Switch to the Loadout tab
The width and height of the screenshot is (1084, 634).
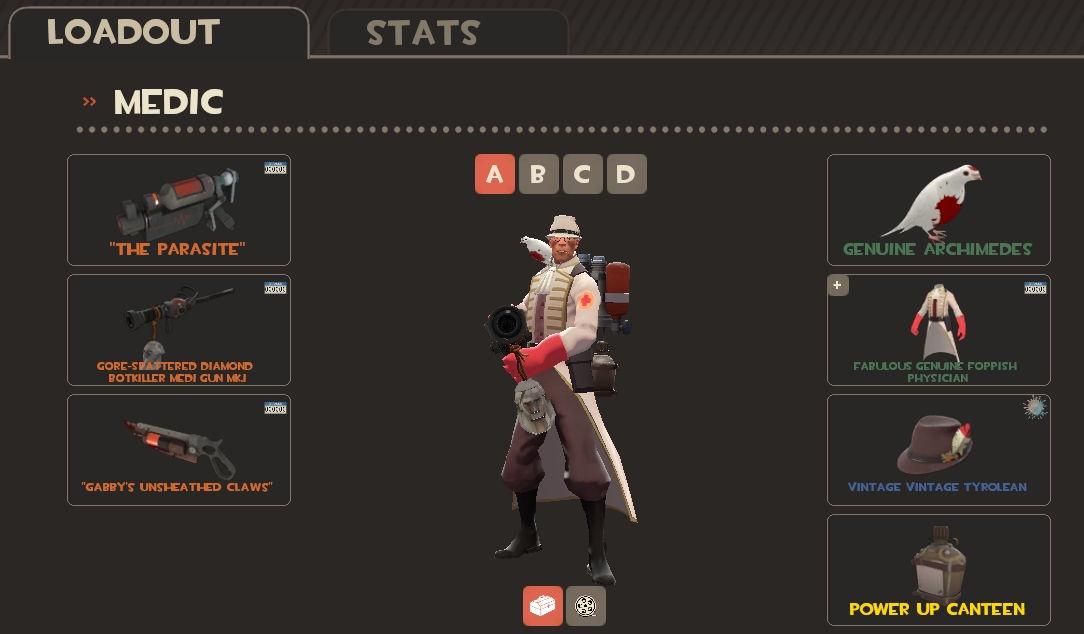158,33
